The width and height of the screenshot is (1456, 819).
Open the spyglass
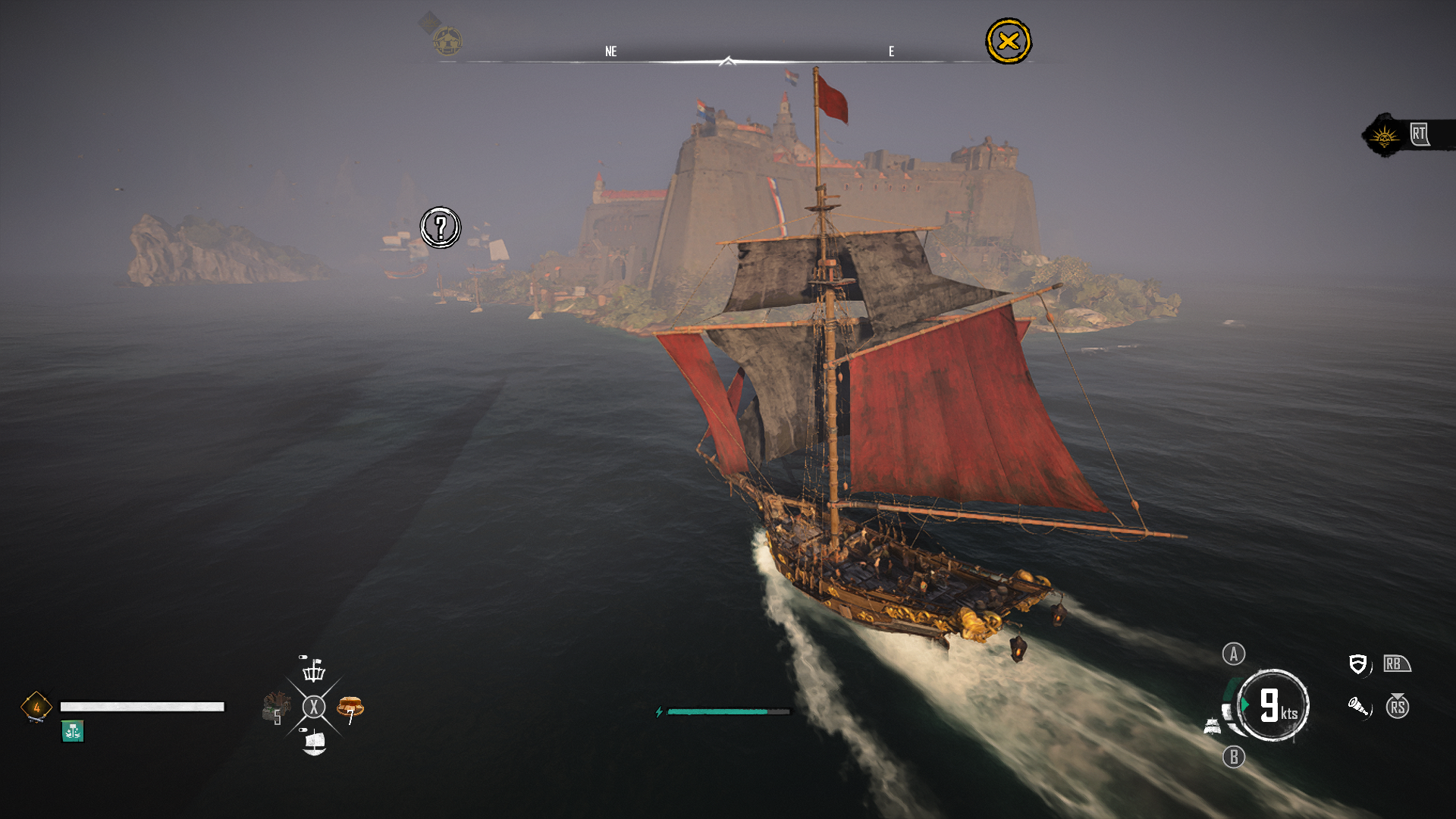[x=1358, y=708]
